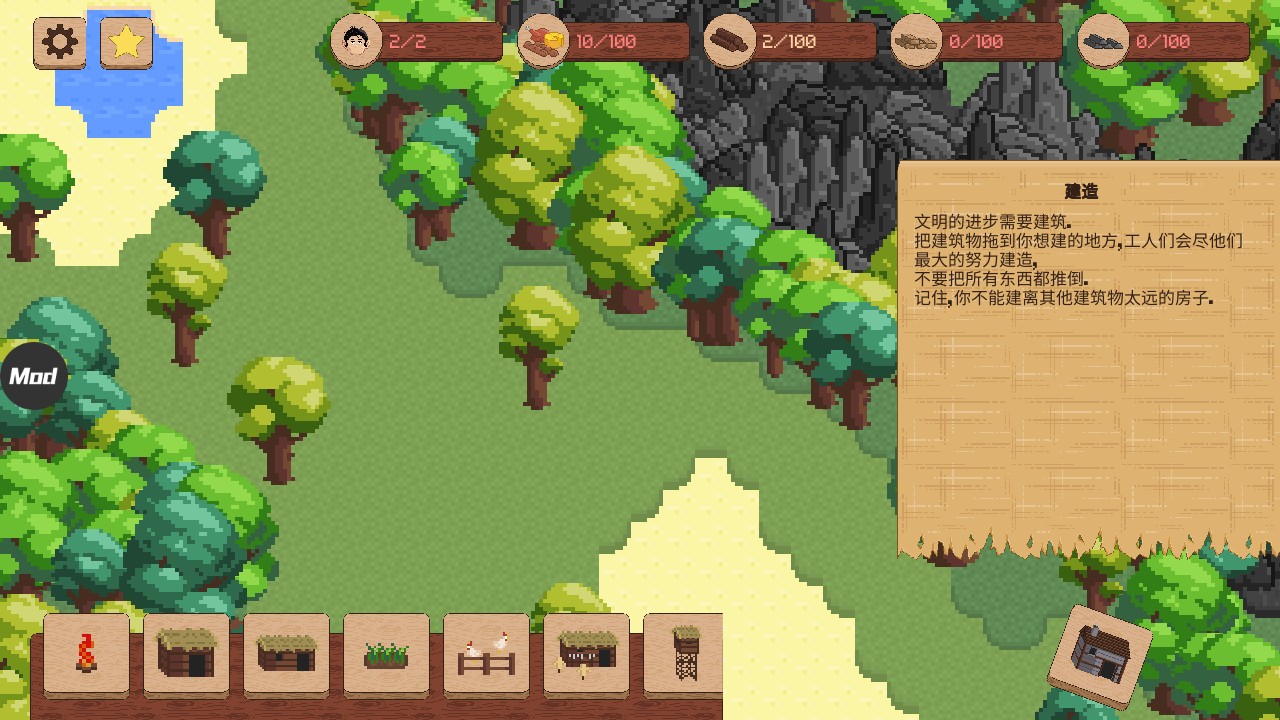Pick the wooden watchtower building
This screenshot has height=720, width=1280.
pyautogui.click(x=684, y=653)
